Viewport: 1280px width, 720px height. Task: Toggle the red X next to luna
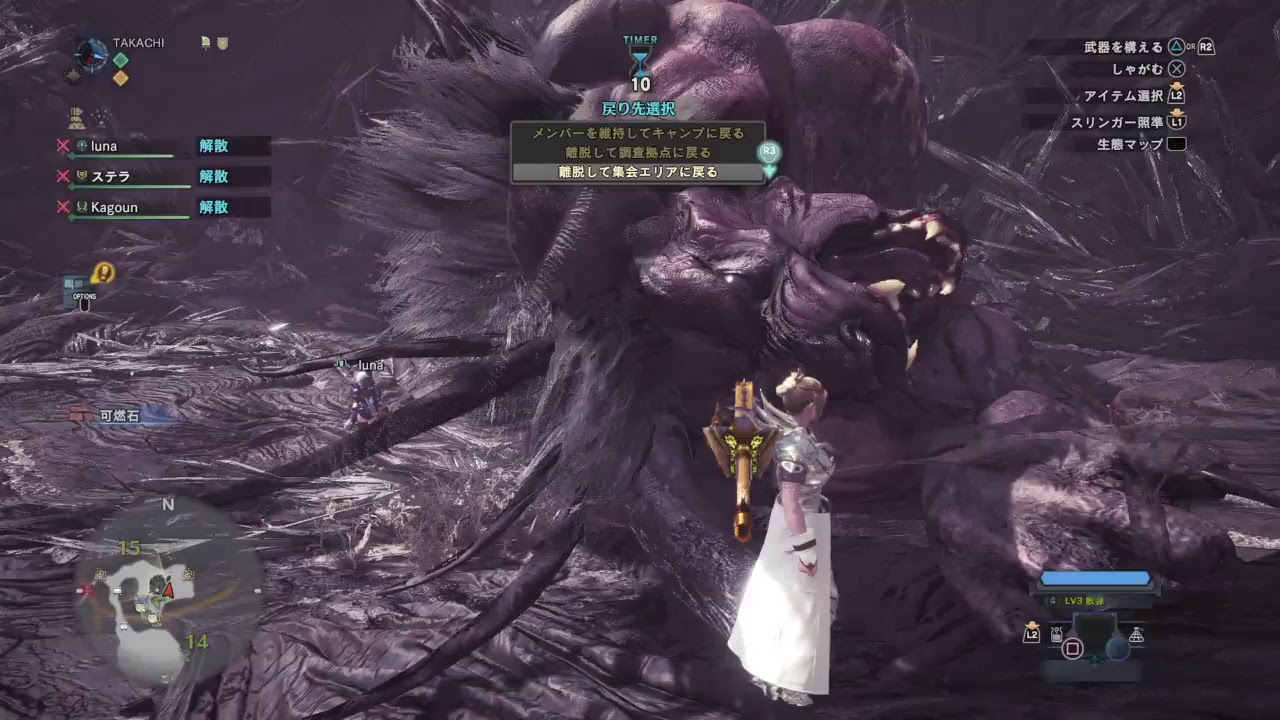coord(62,146)
